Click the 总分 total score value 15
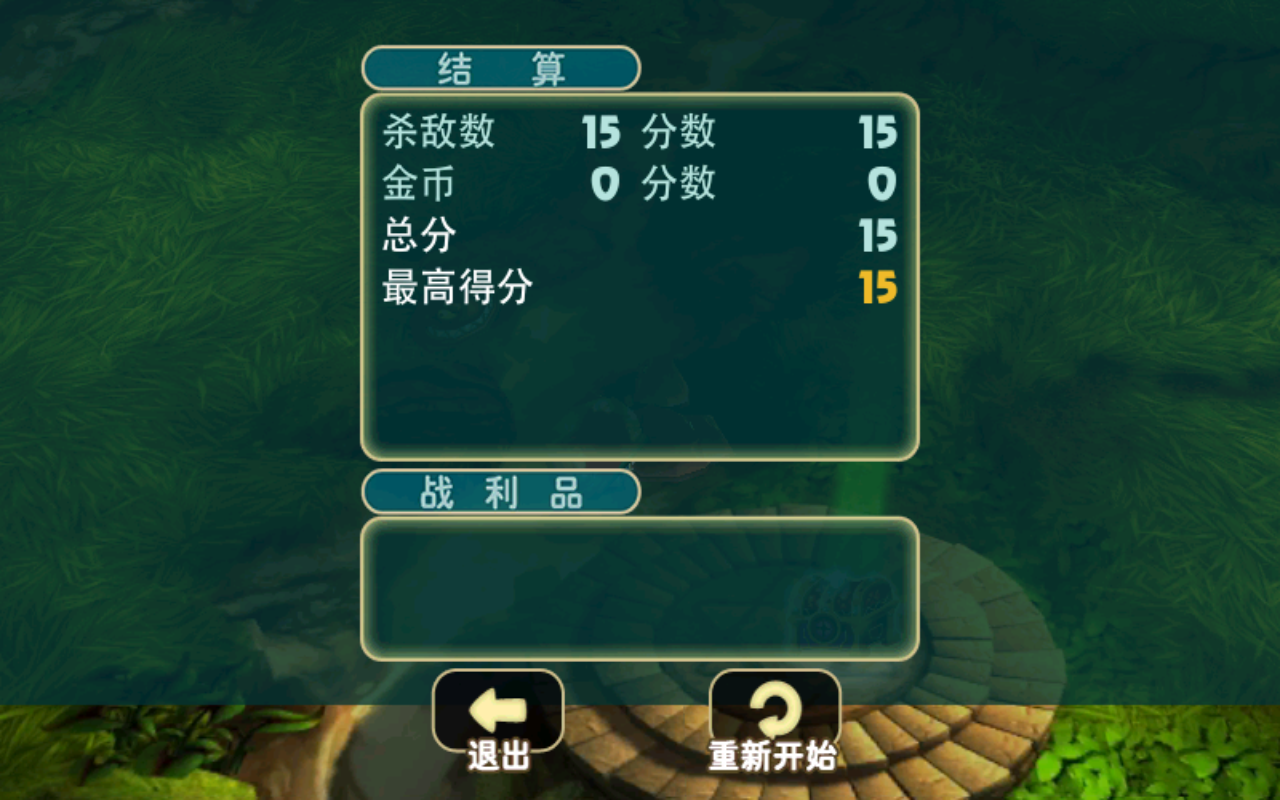 pos(877,236)
